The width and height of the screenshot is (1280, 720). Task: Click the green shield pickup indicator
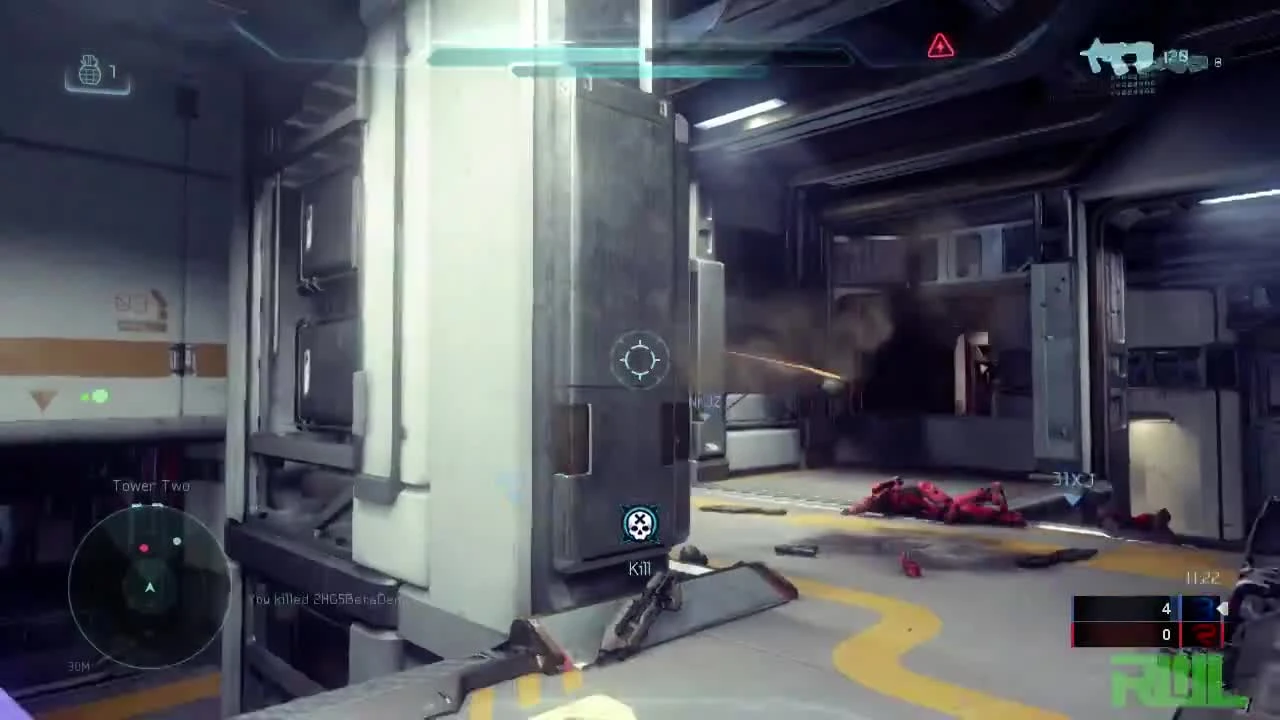[97, 397]
